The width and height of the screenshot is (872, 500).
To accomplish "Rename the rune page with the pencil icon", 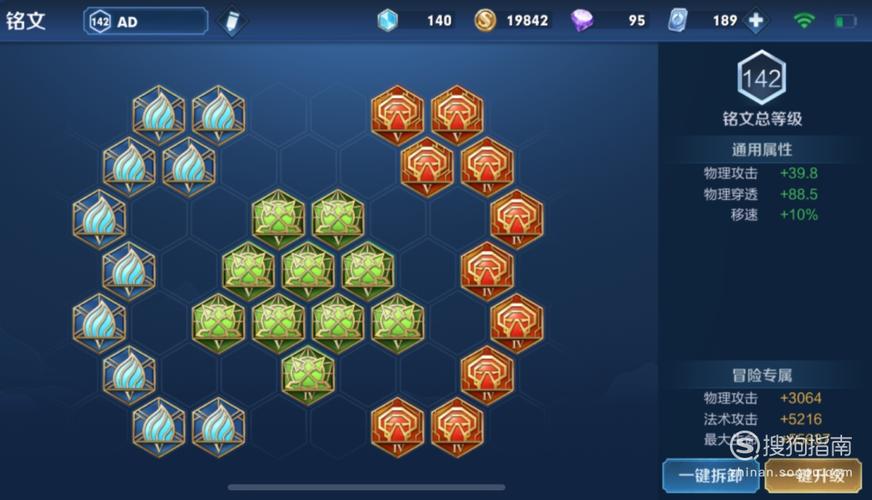I will [x=231, y=22].
